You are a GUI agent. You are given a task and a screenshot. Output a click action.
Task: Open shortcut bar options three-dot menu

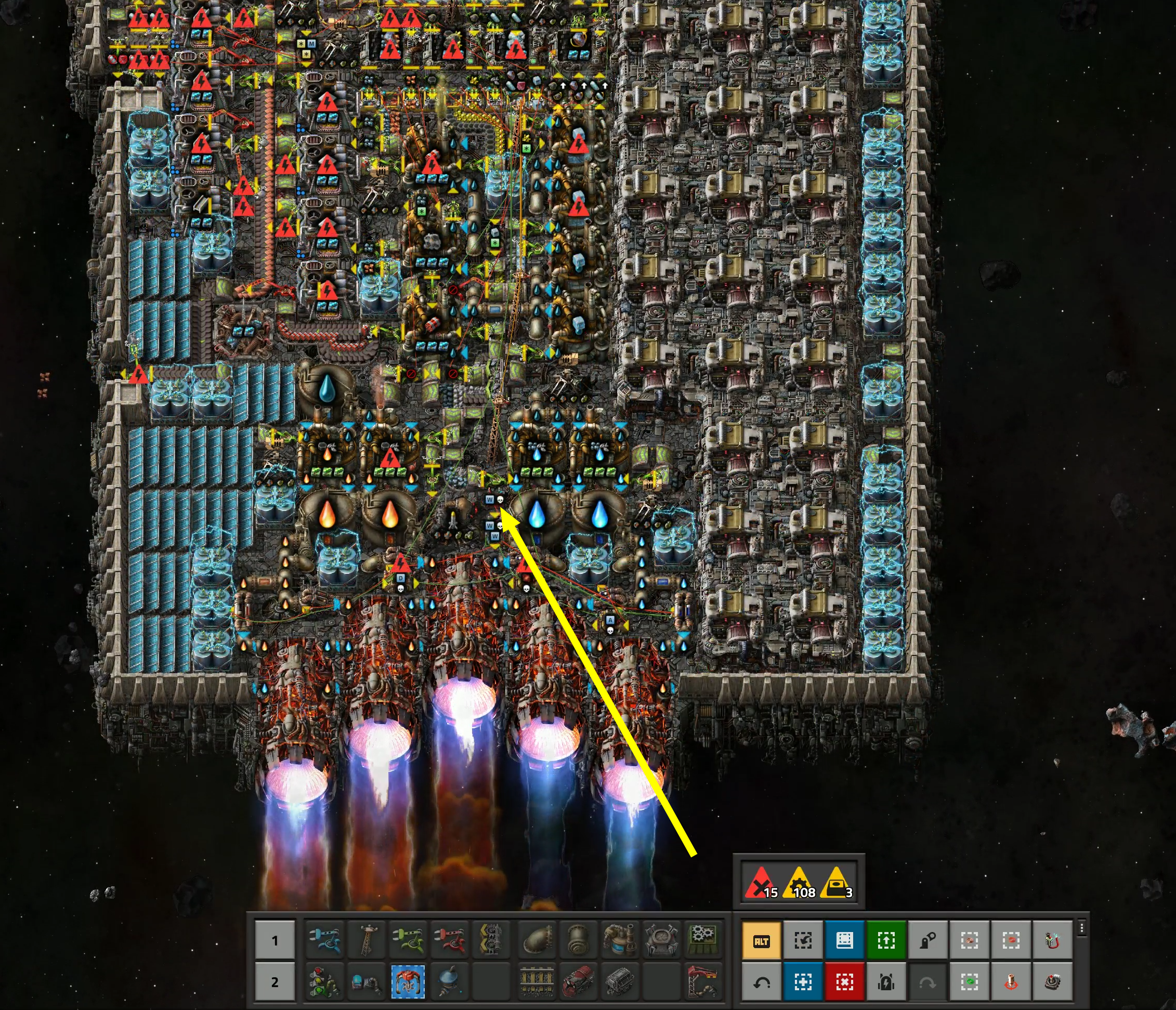[1082, 929]
